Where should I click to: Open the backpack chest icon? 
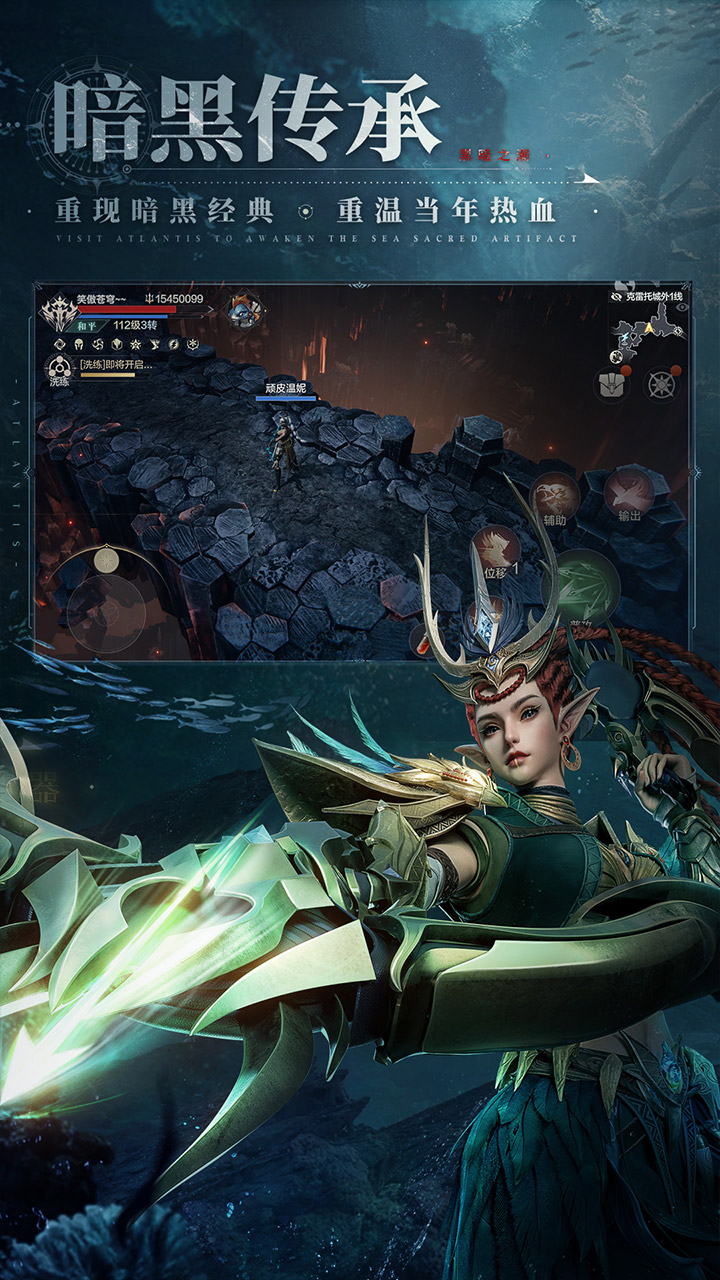(610, 383)
